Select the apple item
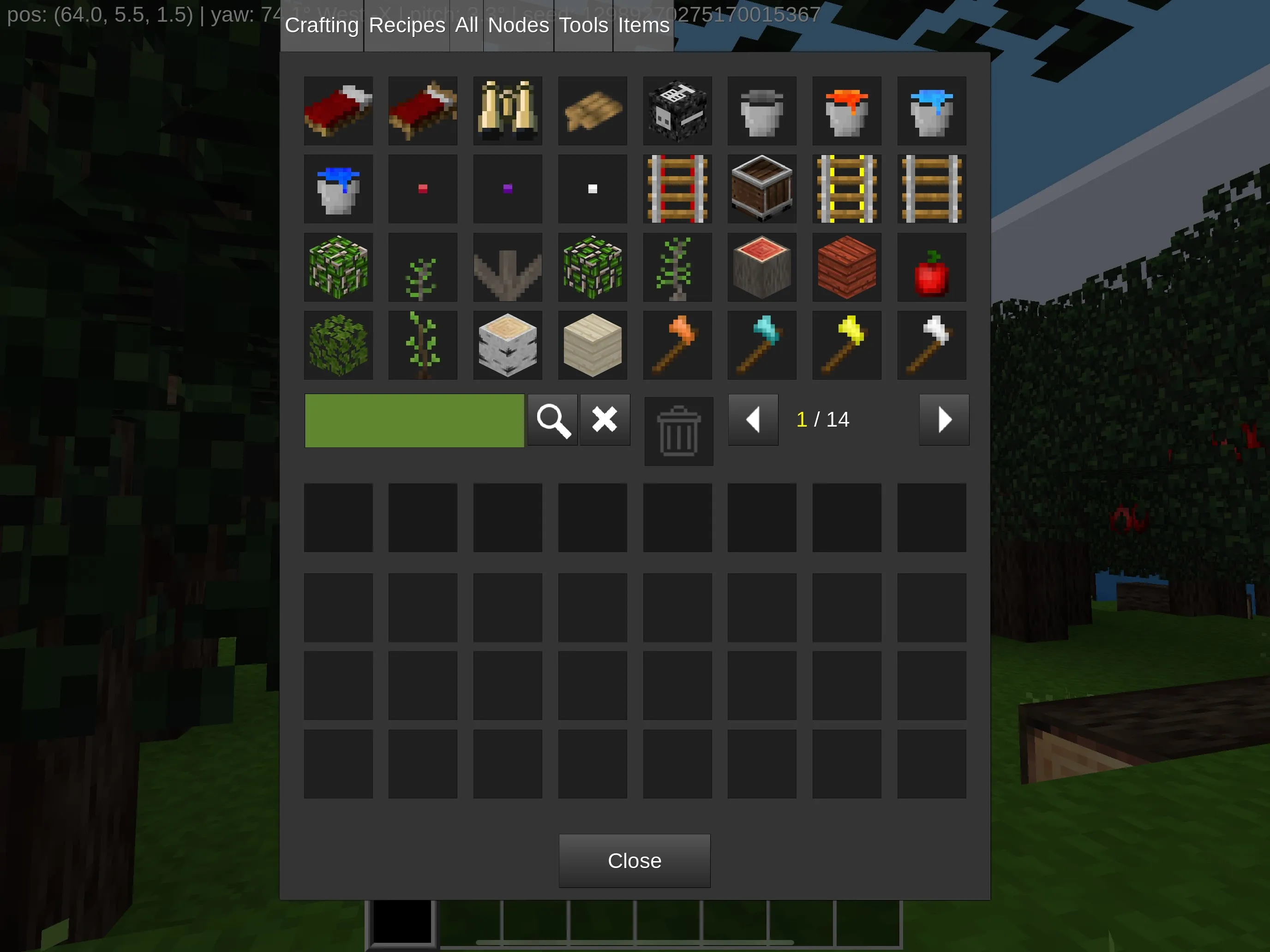 coord(931,268)
